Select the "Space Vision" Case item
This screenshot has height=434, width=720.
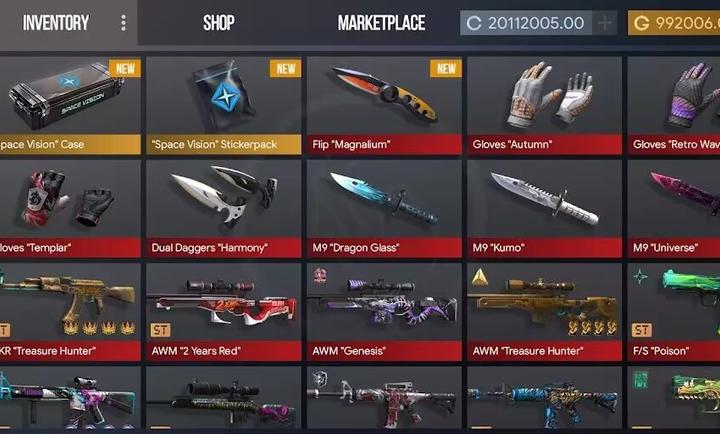point(68,100)
